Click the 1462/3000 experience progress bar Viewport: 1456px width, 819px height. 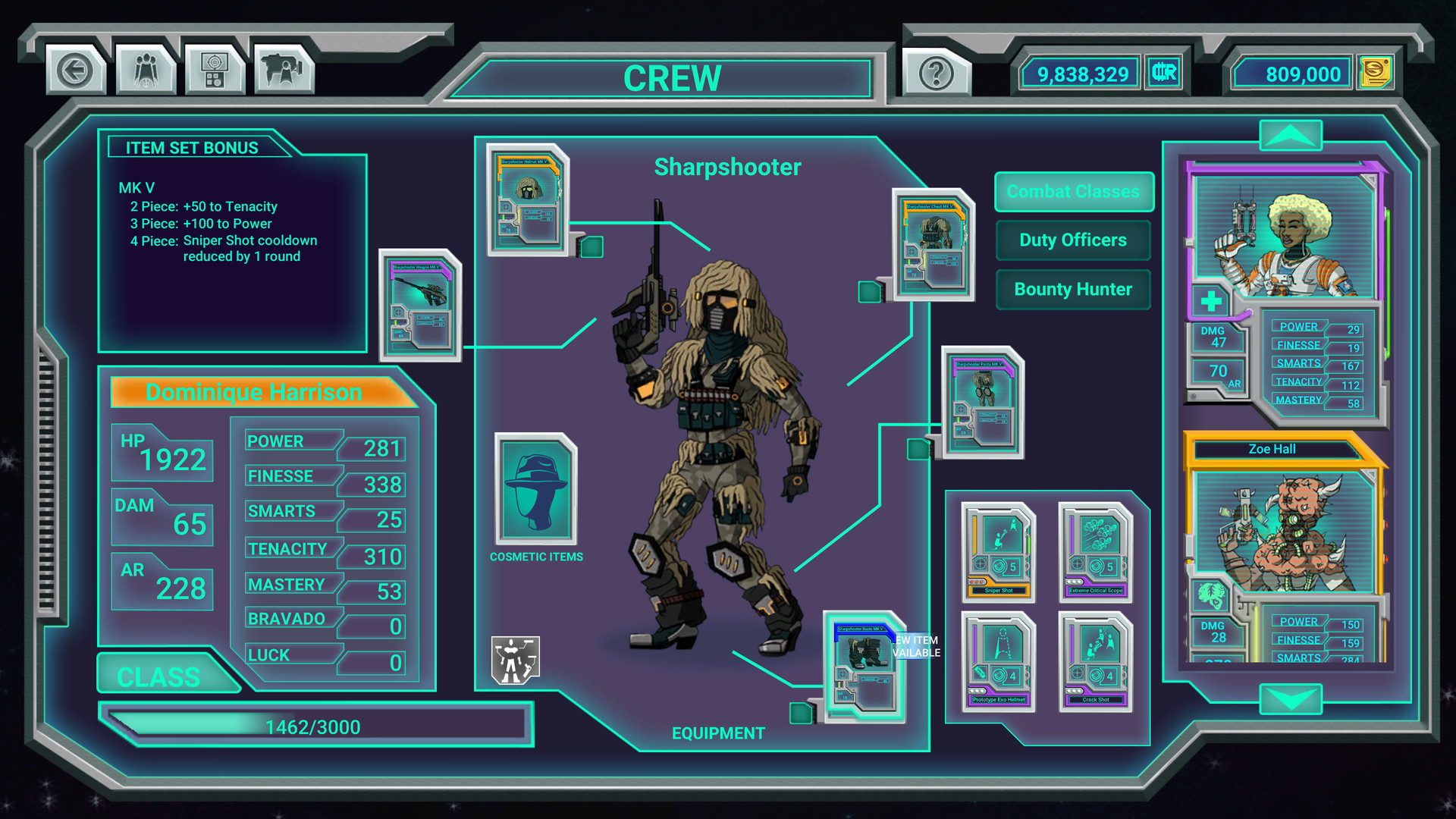pos(315,724)
